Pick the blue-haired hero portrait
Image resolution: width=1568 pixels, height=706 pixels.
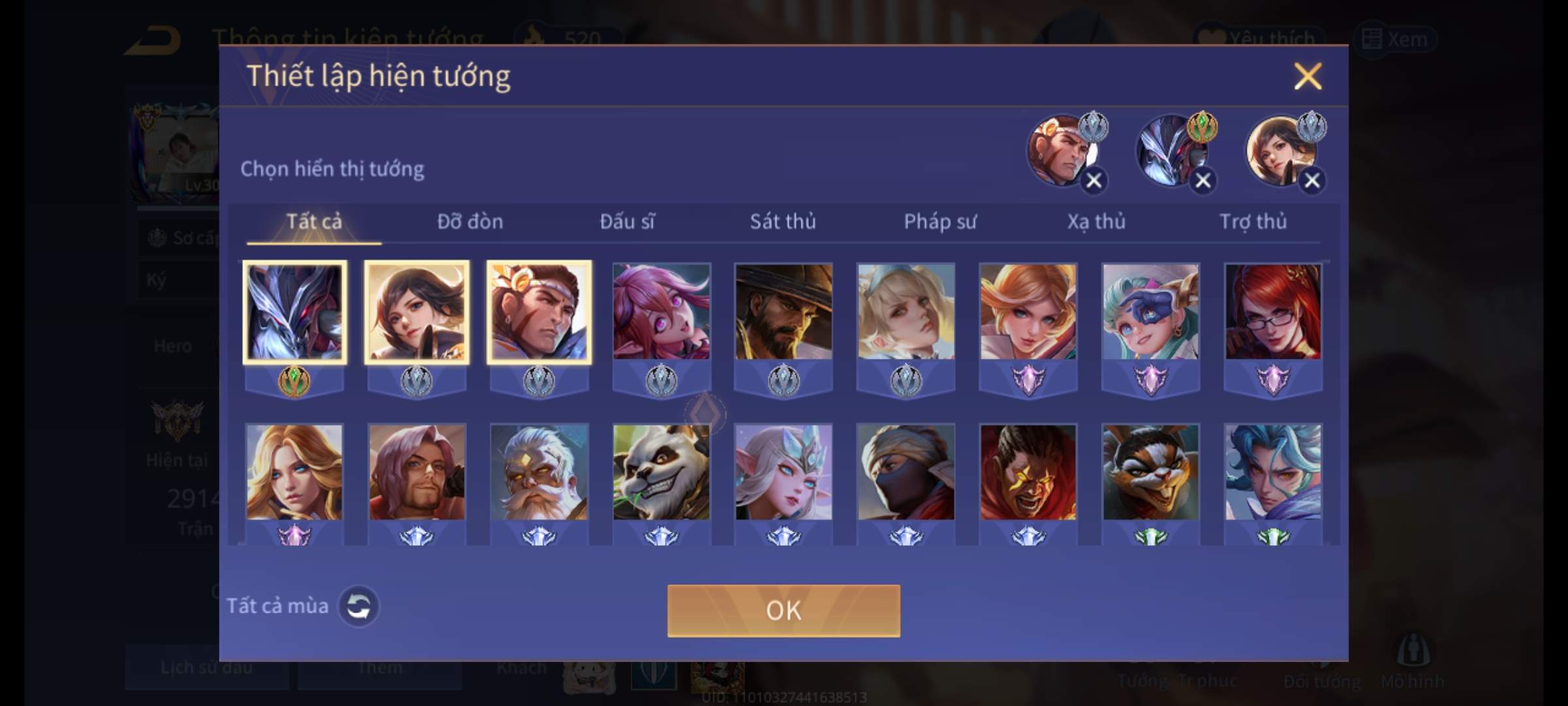pos(1273,472)
